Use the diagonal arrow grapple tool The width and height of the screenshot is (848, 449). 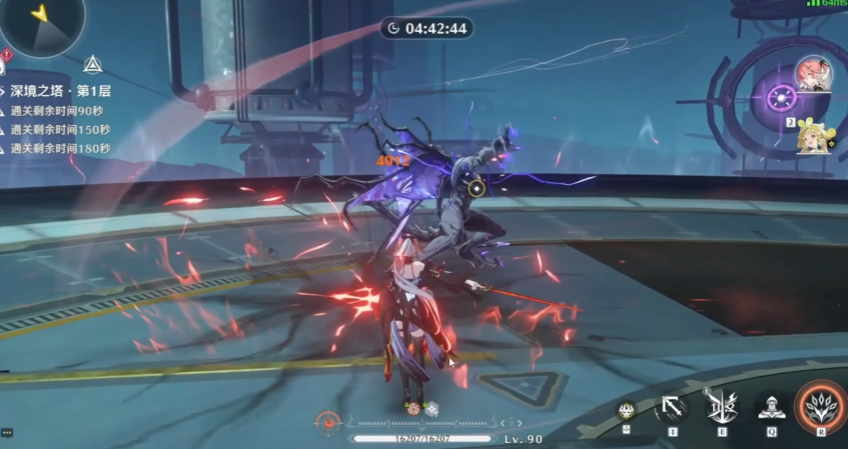(x=673, y=408)
